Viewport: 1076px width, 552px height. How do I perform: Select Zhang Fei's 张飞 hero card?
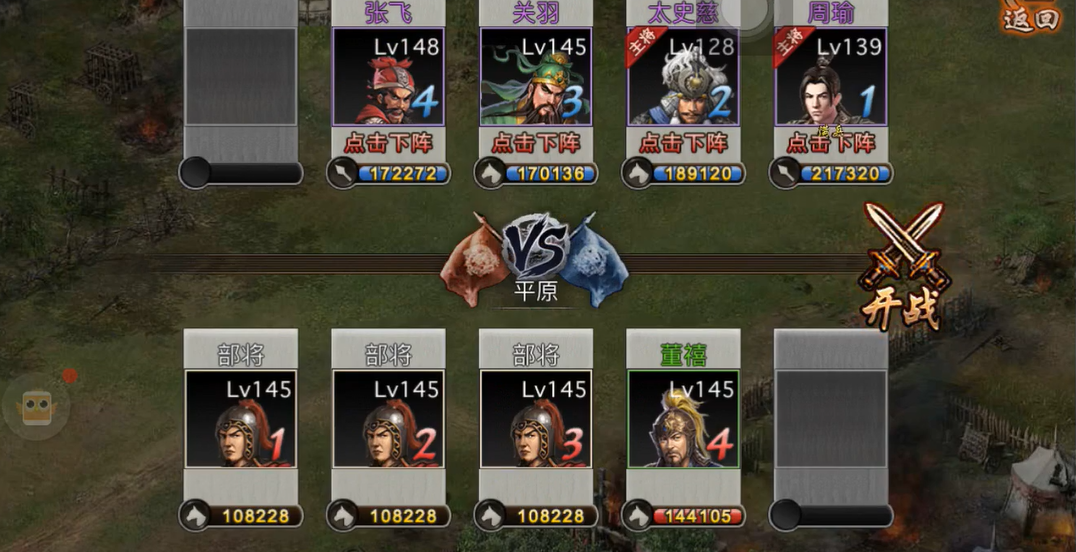[388, 77]
